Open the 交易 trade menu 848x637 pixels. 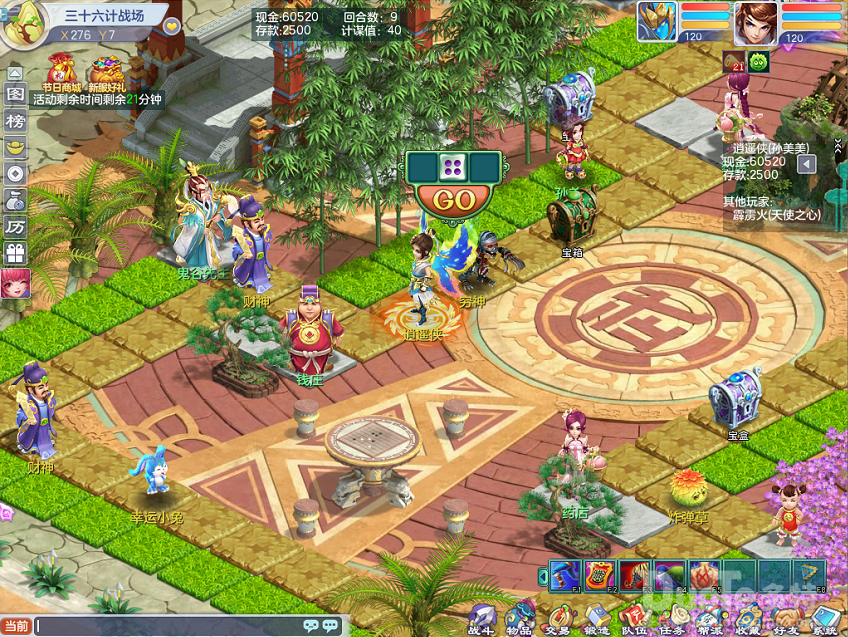[557, 617]
